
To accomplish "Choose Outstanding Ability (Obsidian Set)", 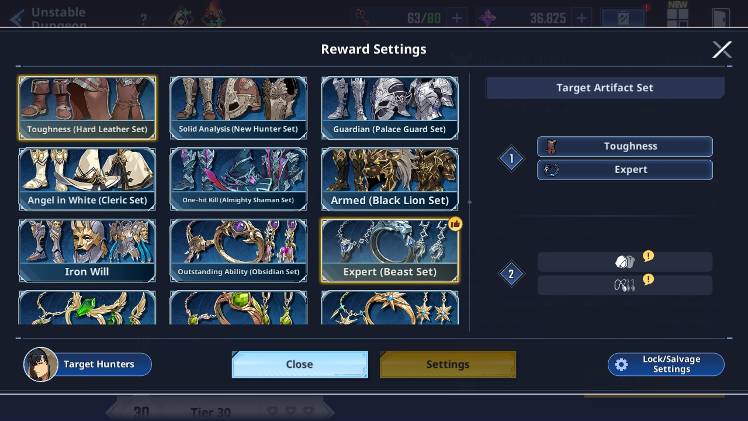I will click(x=238, y=250).
